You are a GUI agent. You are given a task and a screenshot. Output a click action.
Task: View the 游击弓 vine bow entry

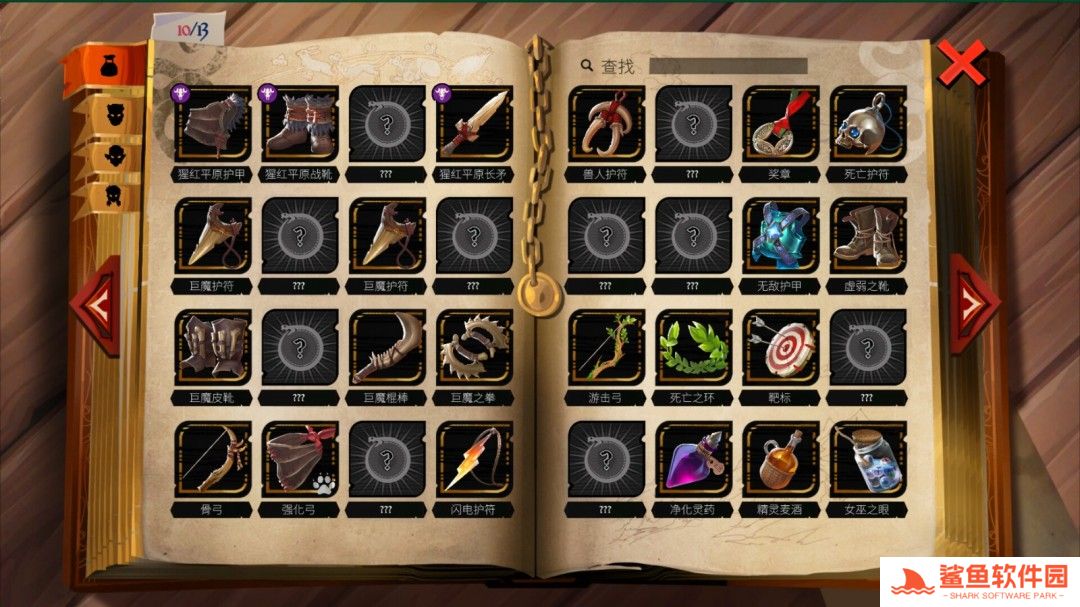click(x=606, y=348)
